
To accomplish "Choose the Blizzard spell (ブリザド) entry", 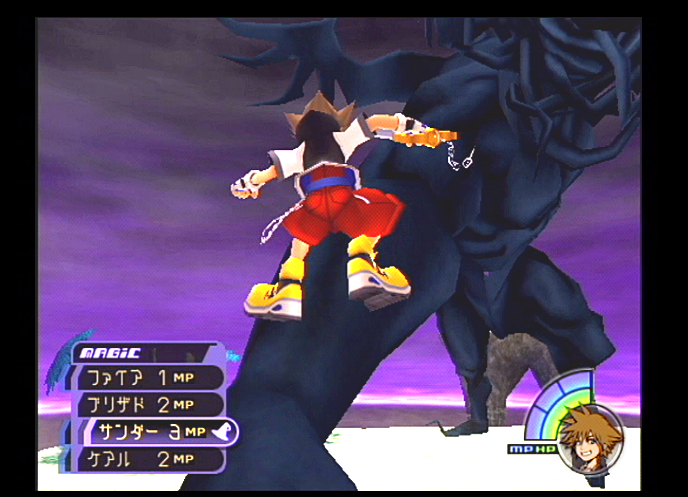I will coord(145,405).
